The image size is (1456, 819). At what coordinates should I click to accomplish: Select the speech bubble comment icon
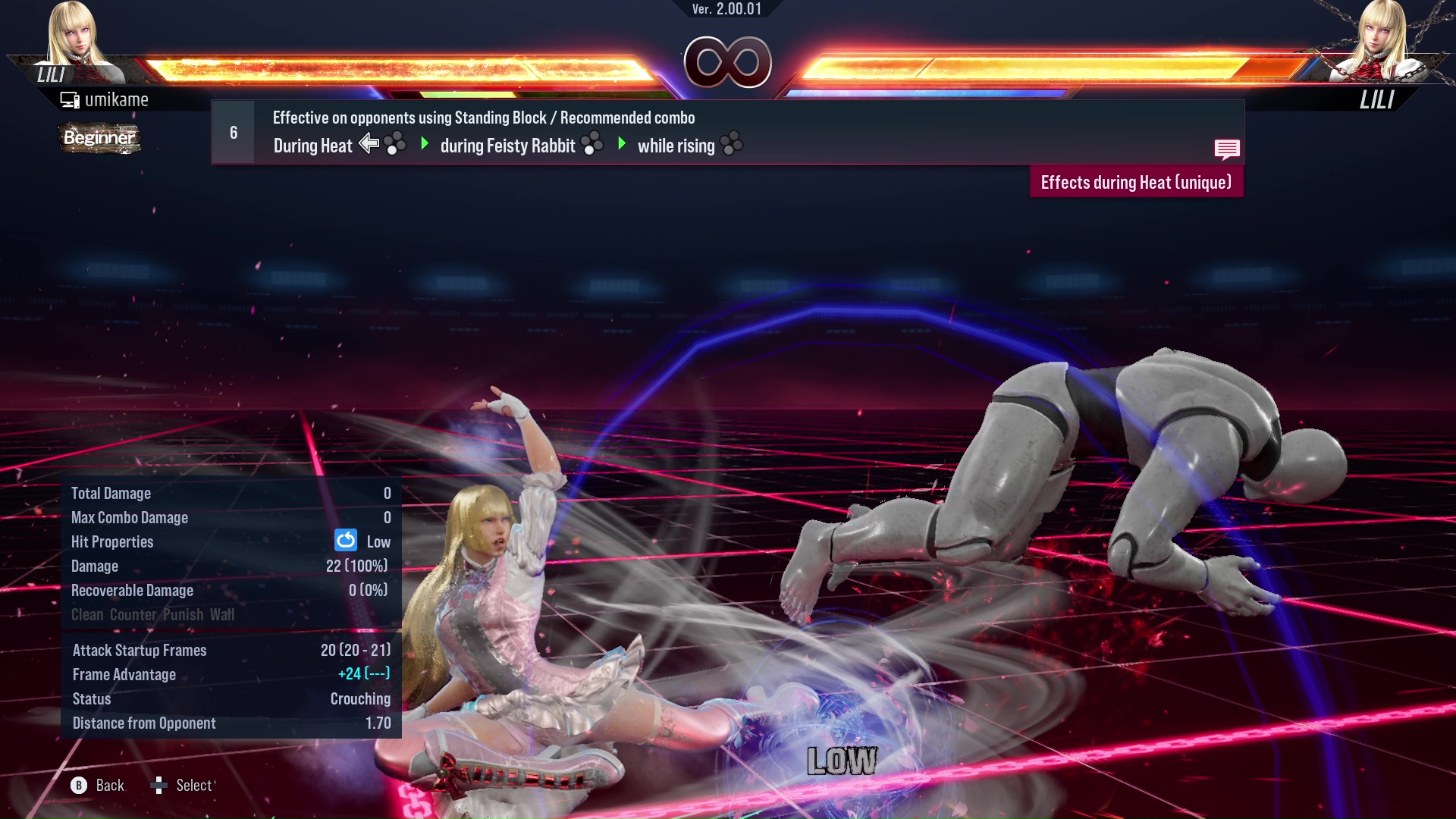pyautogui.click(x=1227, y=149)
